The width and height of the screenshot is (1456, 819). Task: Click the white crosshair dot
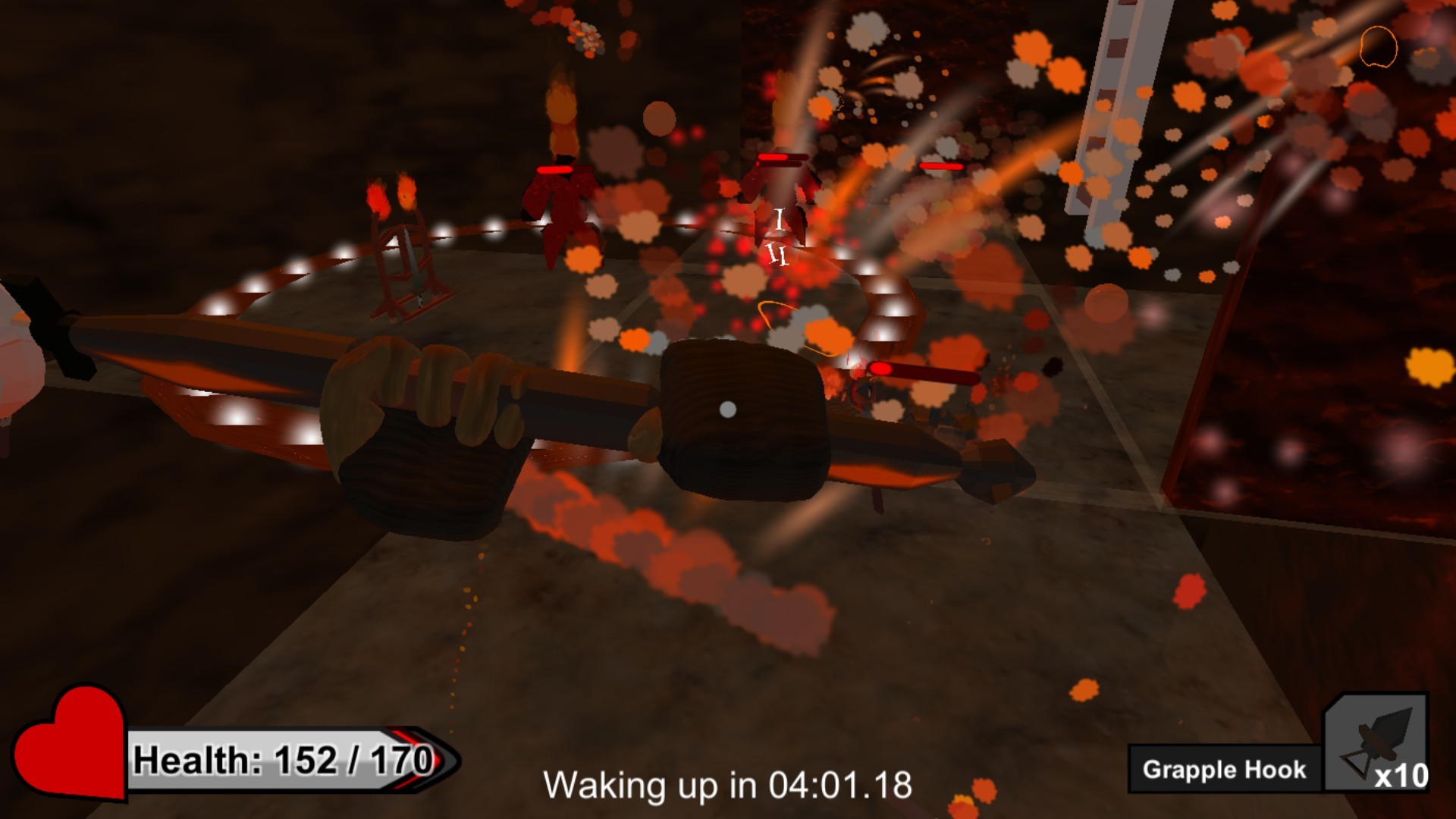pos(727,409)
